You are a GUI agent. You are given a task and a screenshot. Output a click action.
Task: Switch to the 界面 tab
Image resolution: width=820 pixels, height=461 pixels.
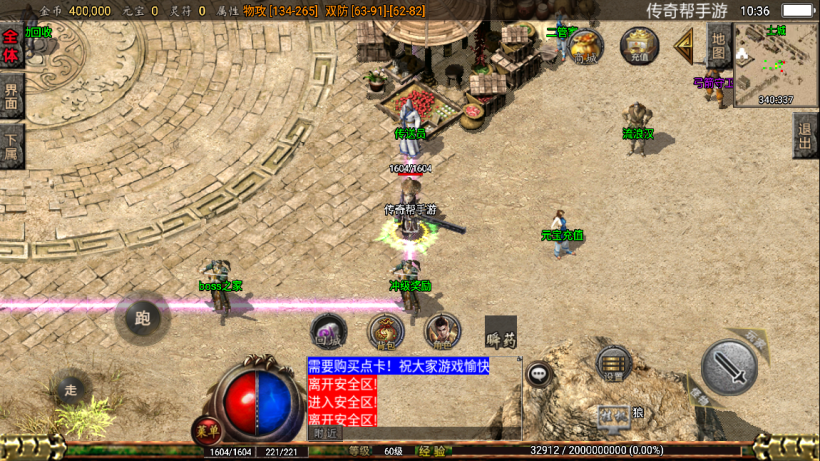pos(11,98)
